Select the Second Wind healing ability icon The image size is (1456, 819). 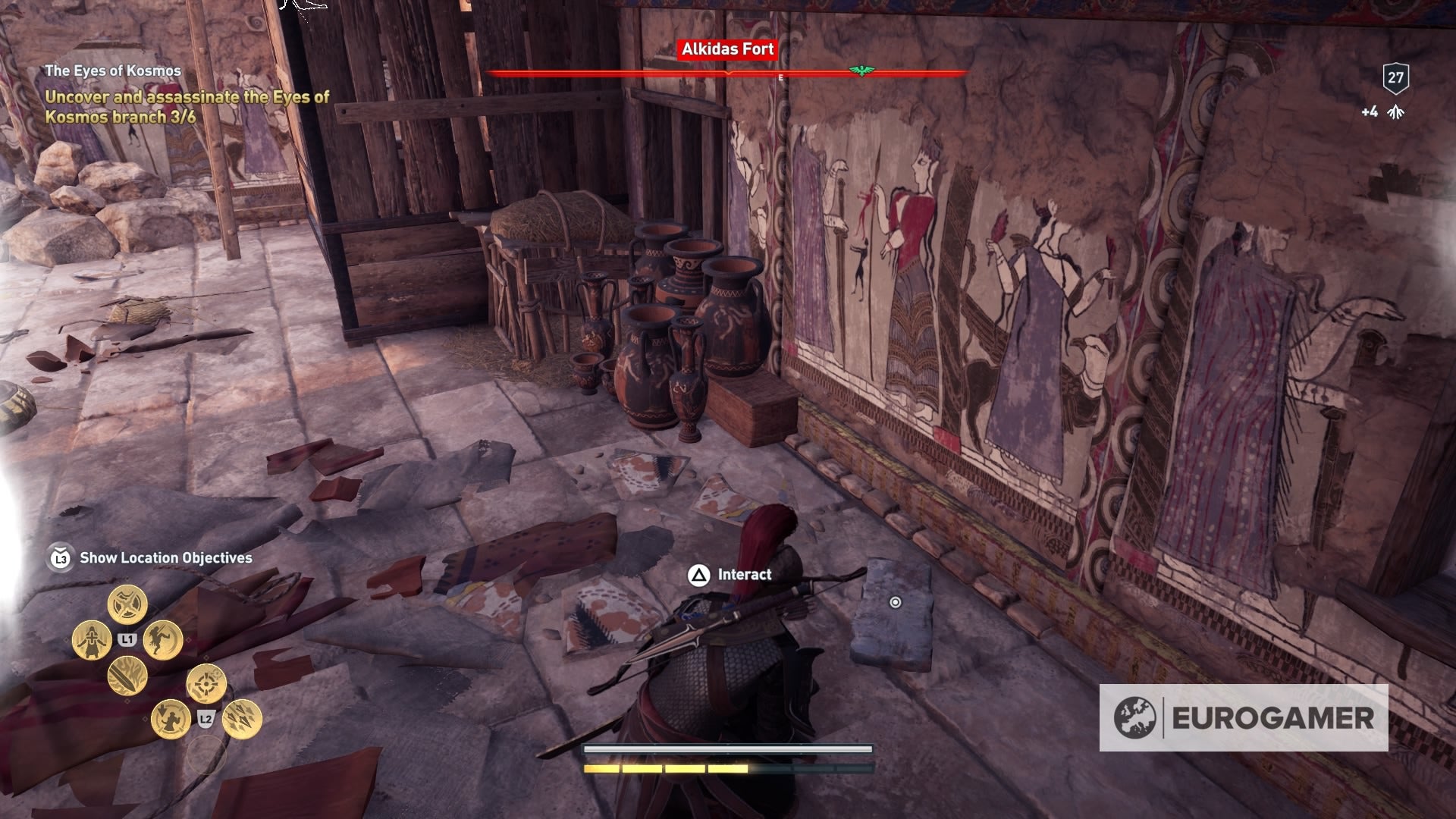tap(92, 639)
